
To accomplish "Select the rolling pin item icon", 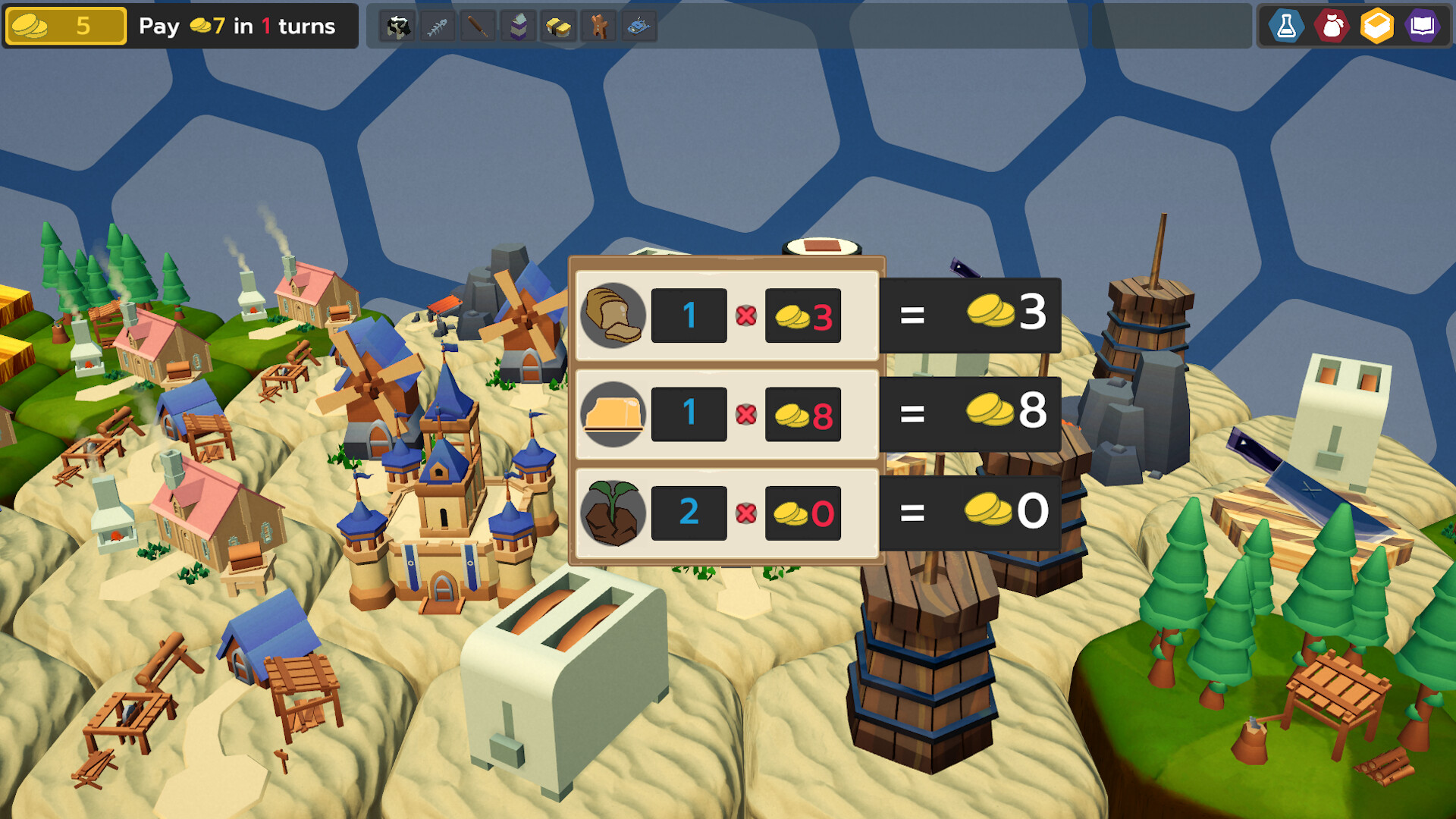I will pos(478,25).
